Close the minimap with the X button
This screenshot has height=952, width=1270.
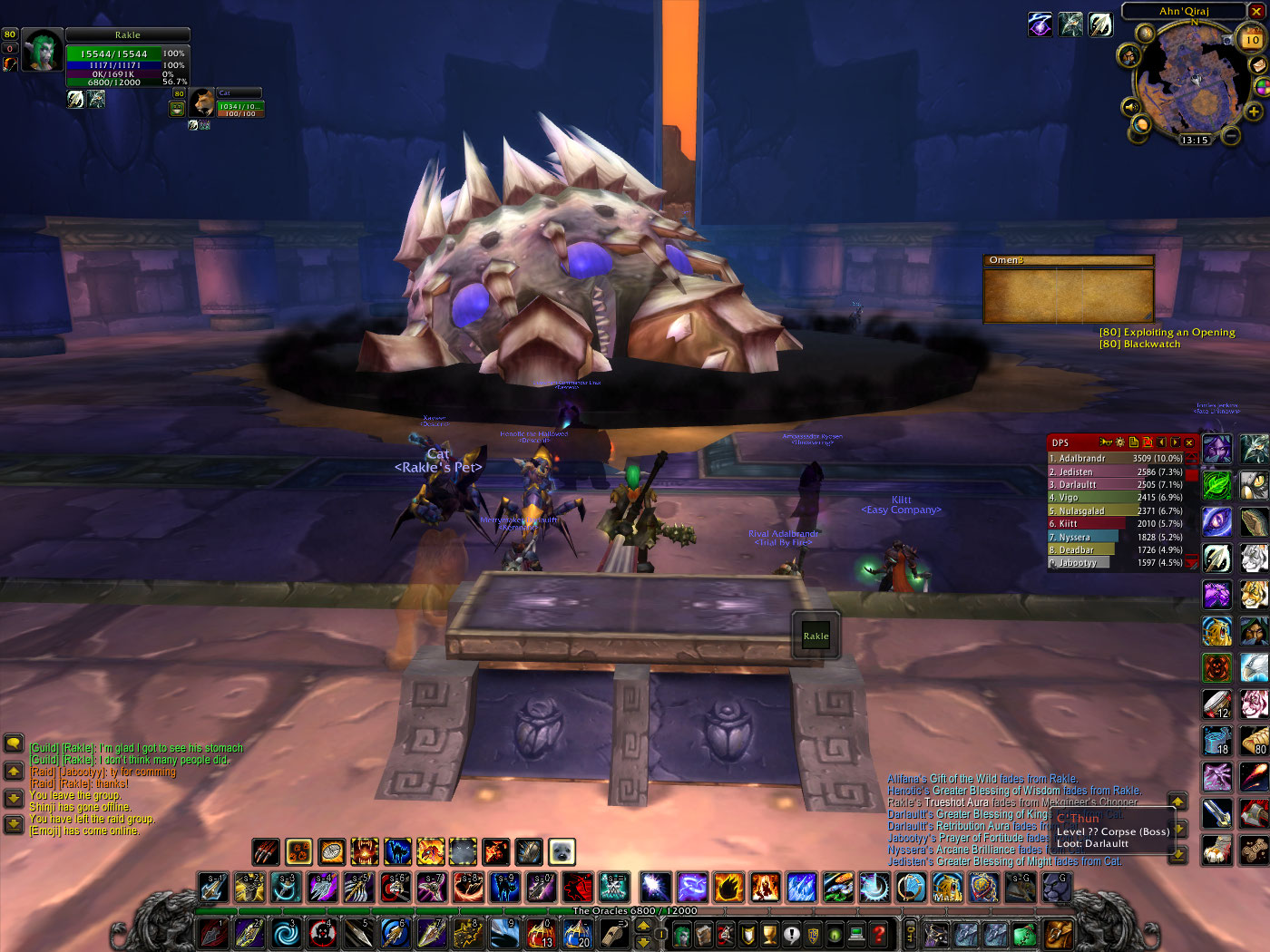pyautogui.click(x=1256, y=11)
